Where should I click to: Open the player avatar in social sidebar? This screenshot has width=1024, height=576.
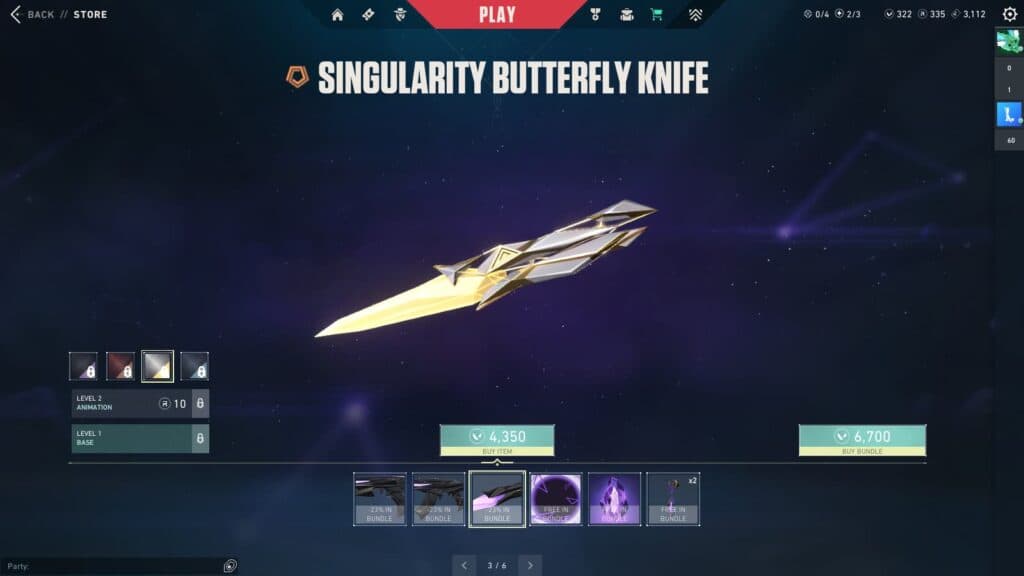(x=1008, y=41)
